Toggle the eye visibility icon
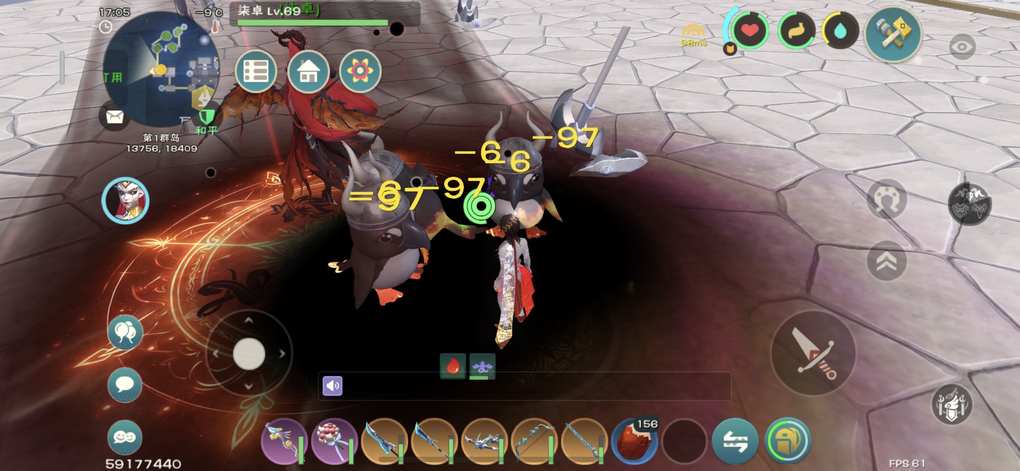Image resolution: width=1020 pixels, height=471 pixels. [x=962, y=45]
